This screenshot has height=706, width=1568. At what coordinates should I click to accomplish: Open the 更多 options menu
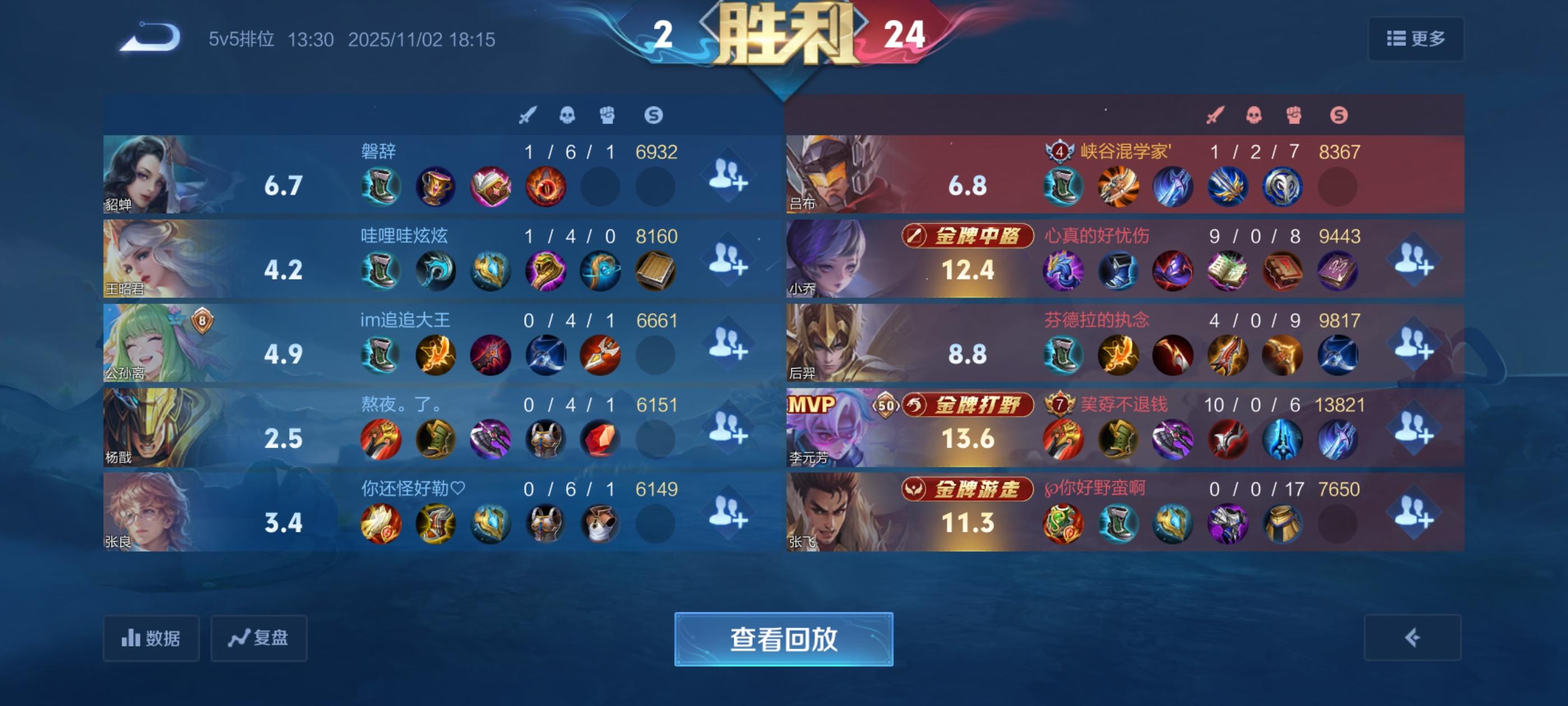click(x=1415, y=38)
